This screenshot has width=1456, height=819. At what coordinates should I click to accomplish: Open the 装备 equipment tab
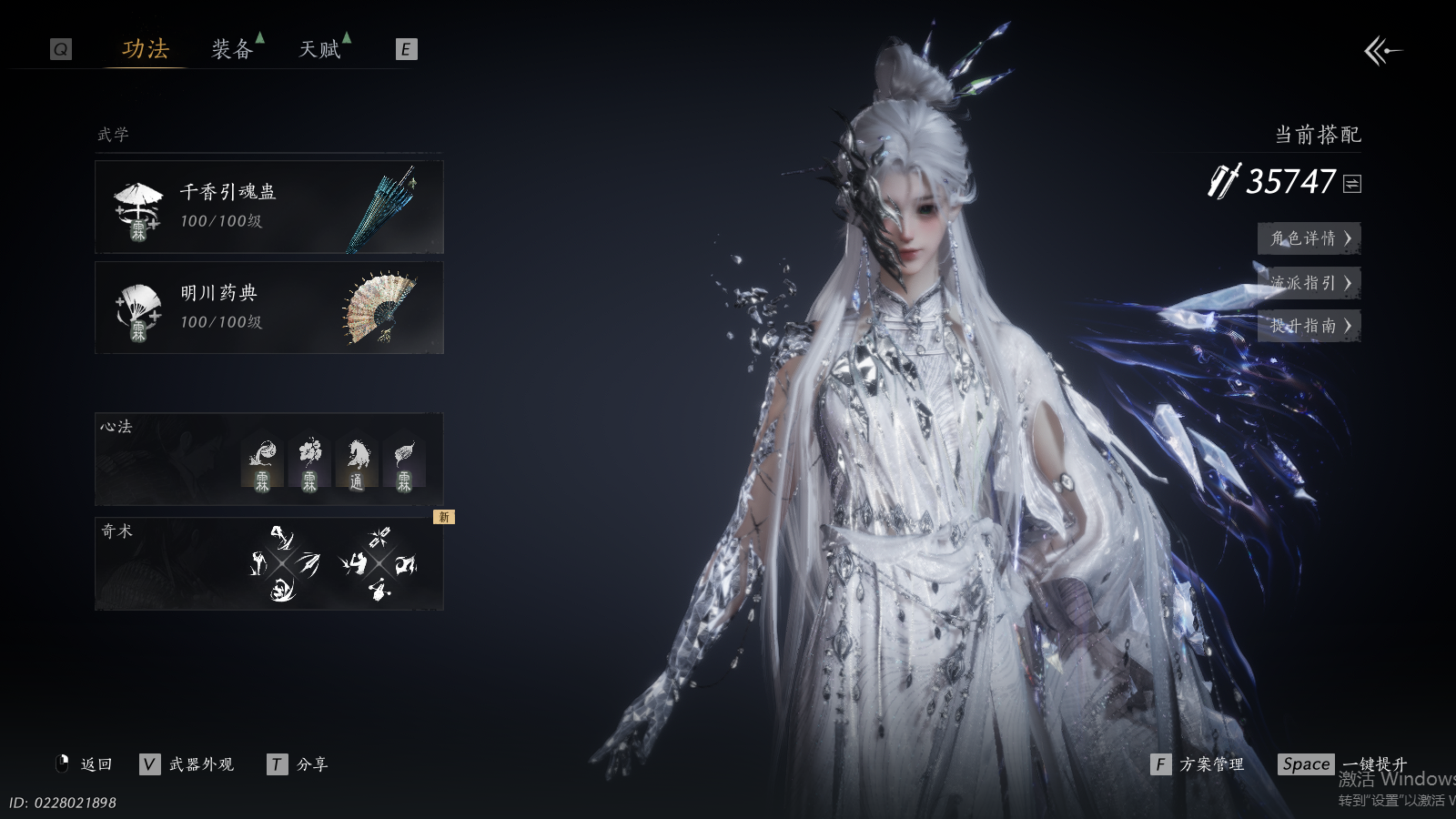(x=232, y=49)
